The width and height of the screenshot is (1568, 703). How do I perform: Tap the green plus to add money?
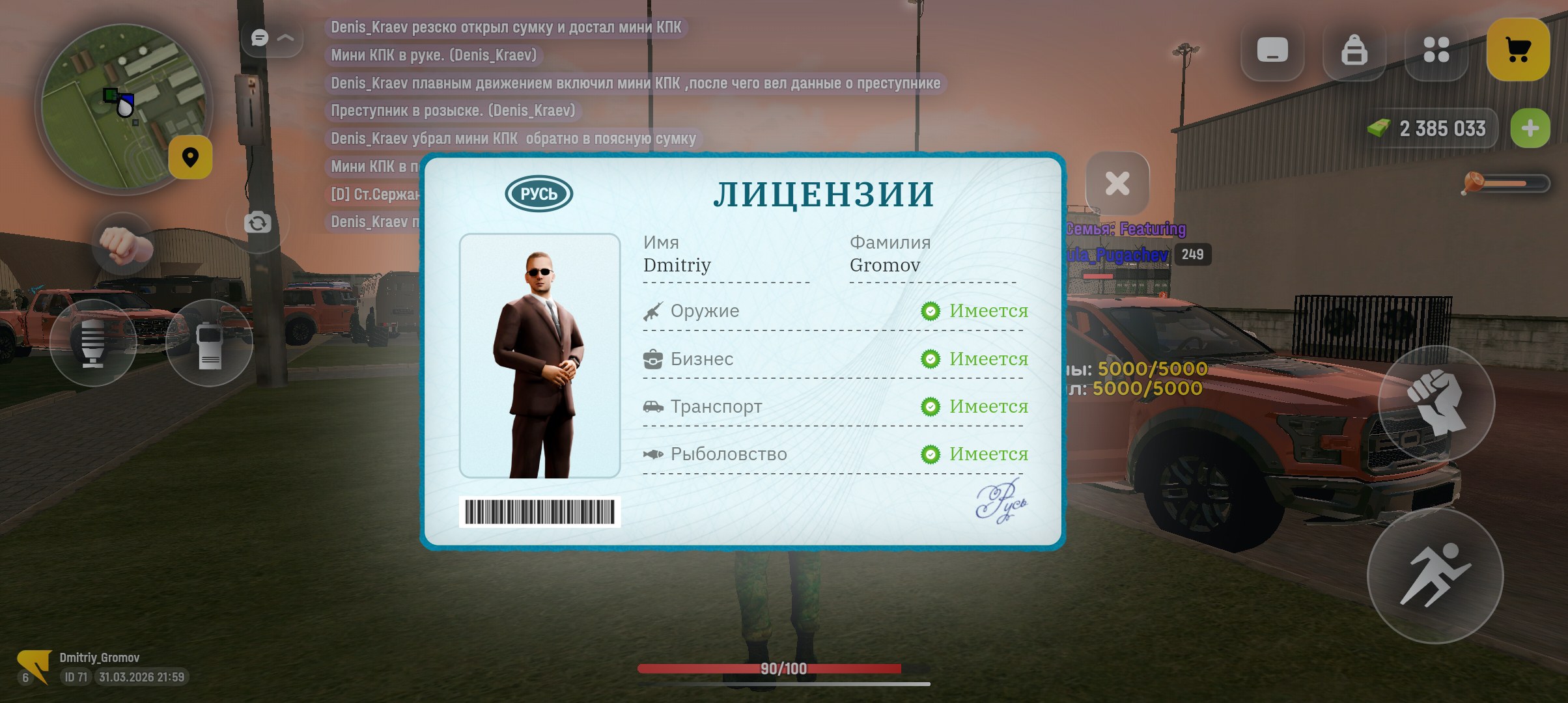click(x=1530, y=128)
